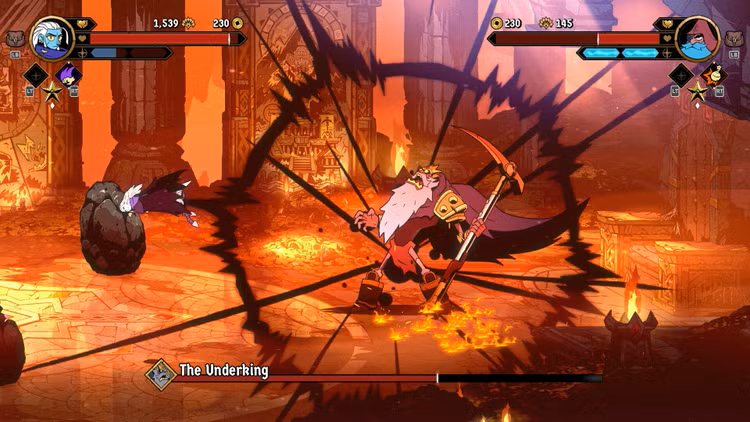Click player two's empty dark diamond slot
The width and height of the screenshot is (750, 422).
[x=681, y=74]
